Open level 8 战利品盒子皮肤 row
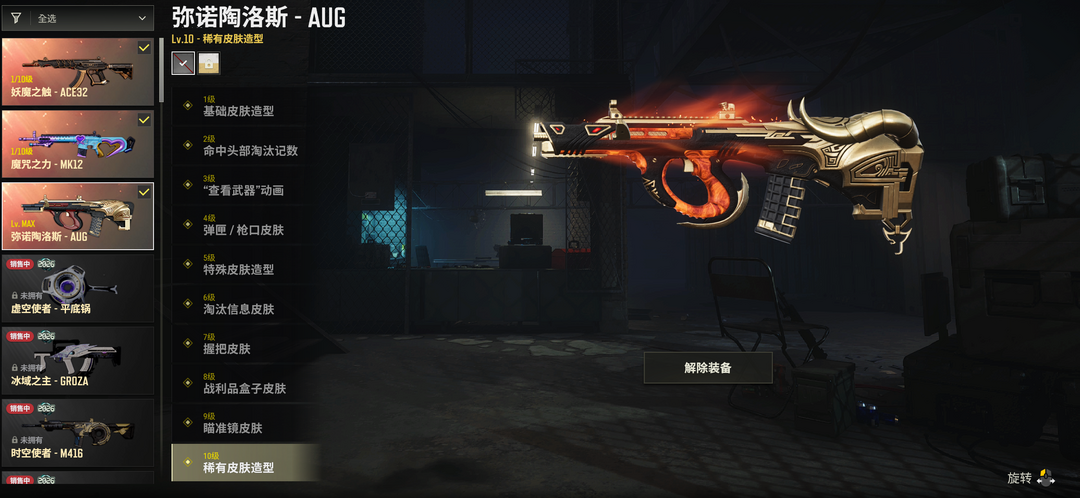The height and width of the screenshot is (498, 1080). pyautogui.click(x=245, y=383)
